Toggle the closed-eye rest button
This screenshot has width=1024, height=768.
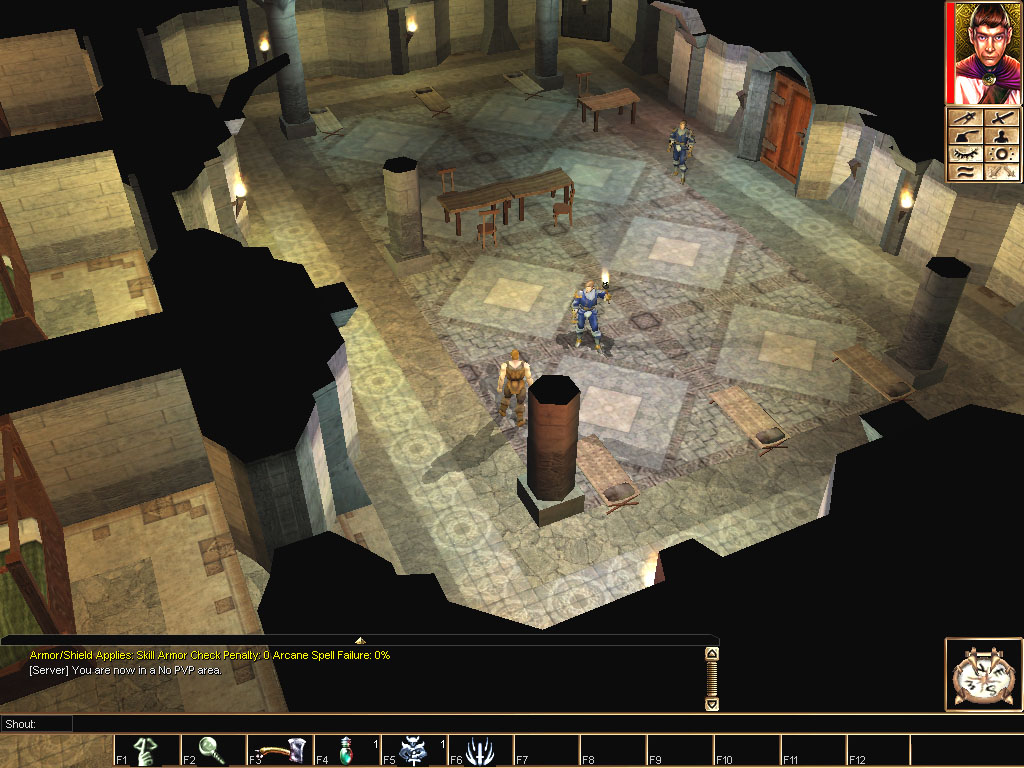coord(965,154)
